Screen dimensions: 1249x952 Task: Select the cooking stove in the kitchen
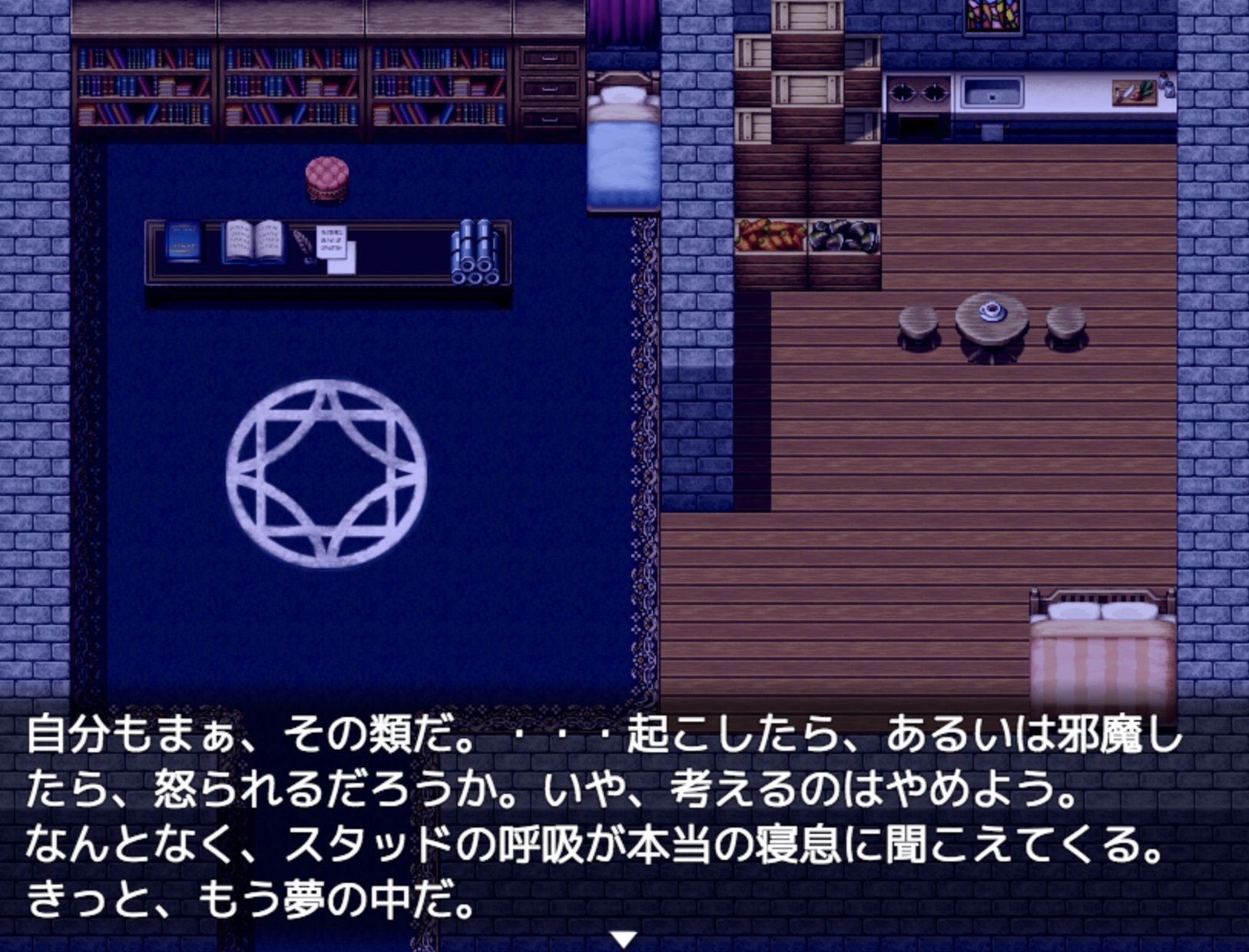[x=919, y=92]
